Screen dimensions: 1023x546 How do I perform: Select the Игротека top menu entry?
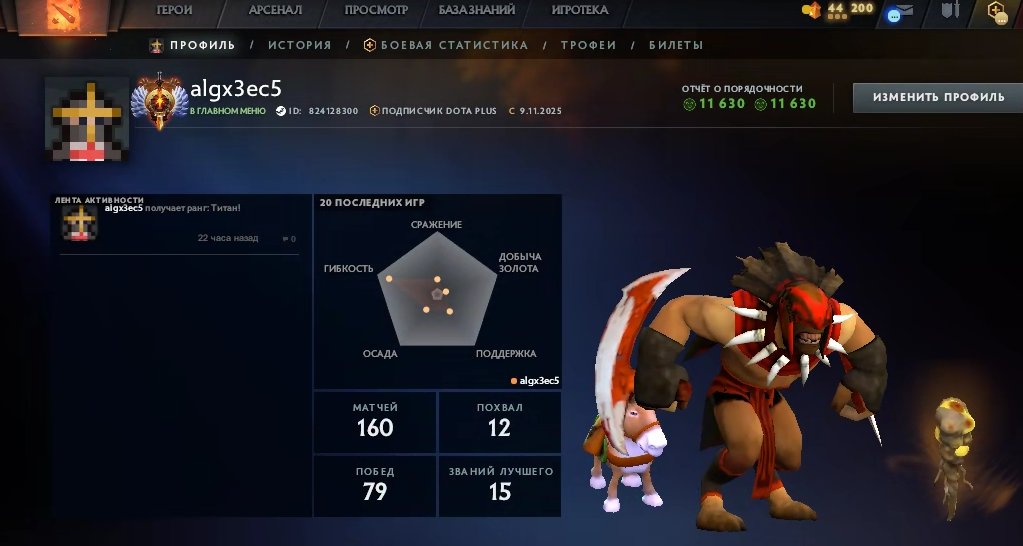pyautogui.click(x=580, y=10)
